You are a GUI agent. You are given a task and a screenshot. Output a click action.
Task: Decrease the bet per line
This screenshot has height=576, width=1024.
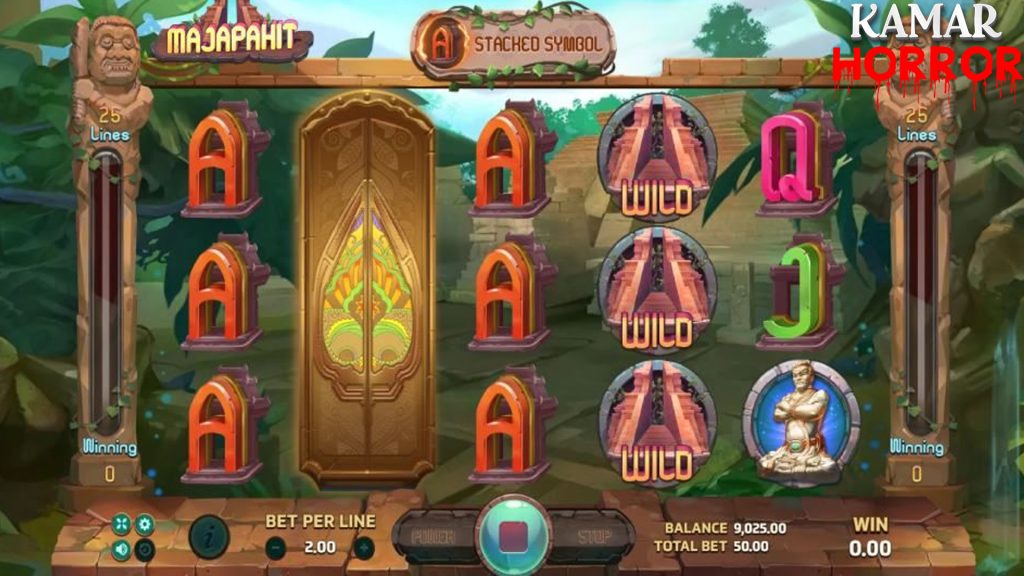click(x=274, y=547)
